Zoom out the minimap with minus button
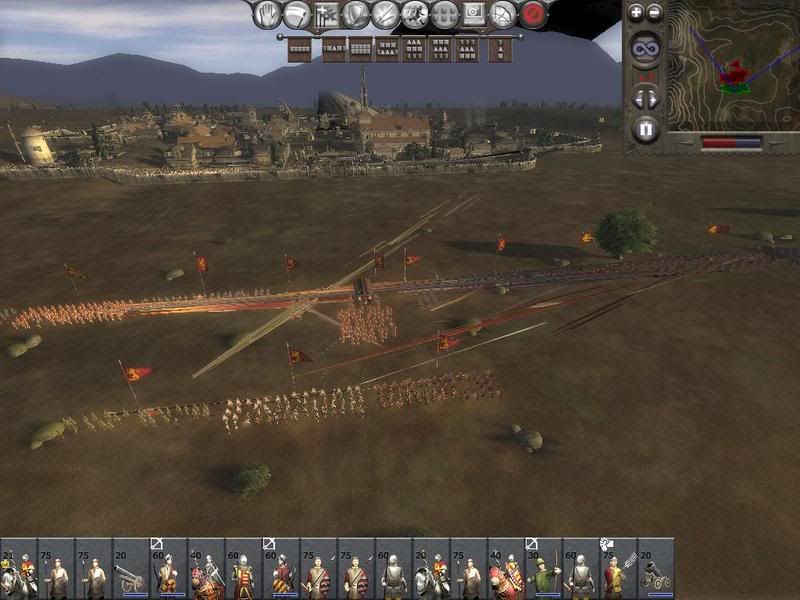The image size is (800, 600). [x=654, y=13]
